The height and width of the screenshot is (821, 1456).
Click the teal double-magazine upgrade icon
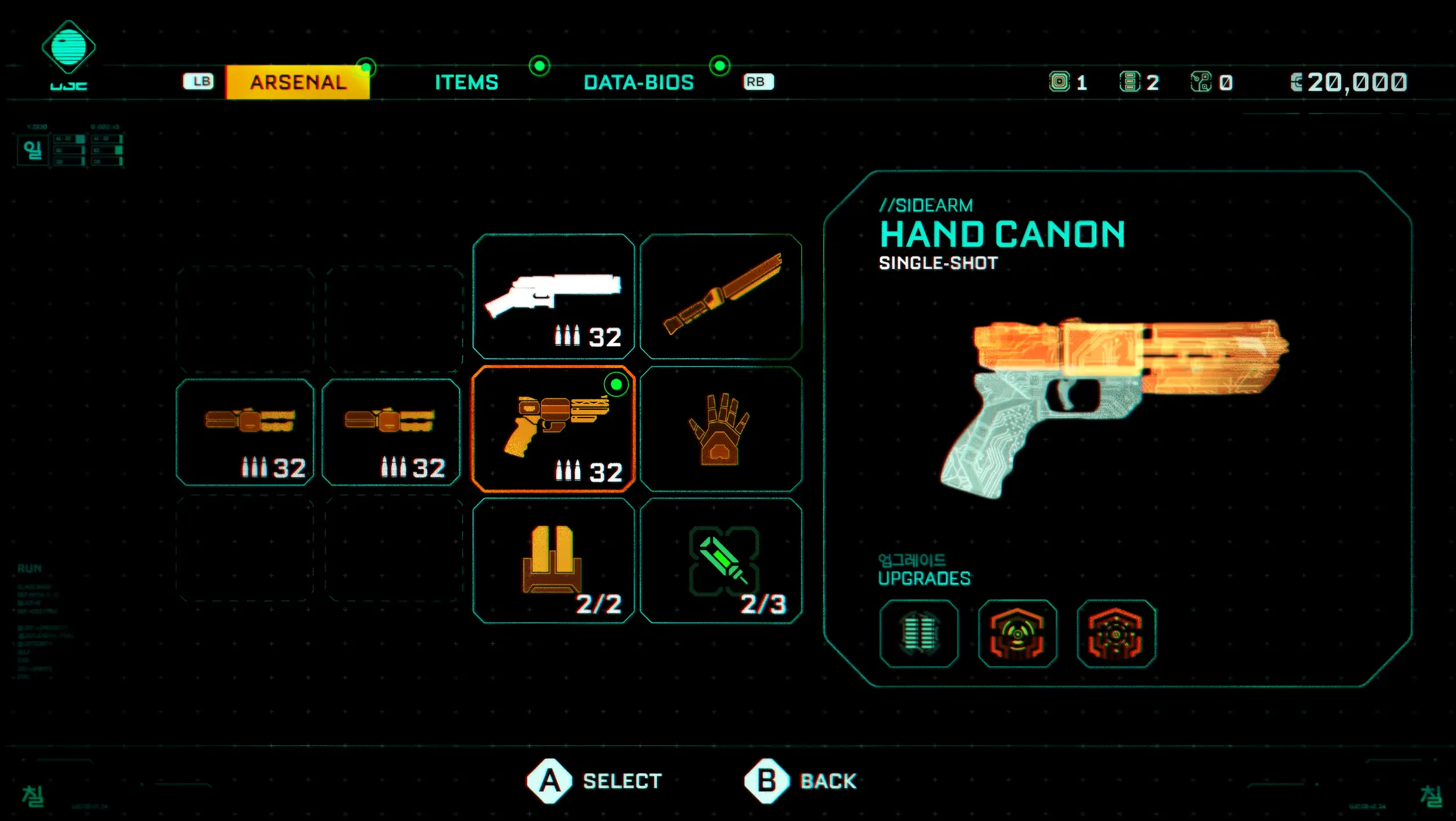pyautogui.click(x=918, y=634)
